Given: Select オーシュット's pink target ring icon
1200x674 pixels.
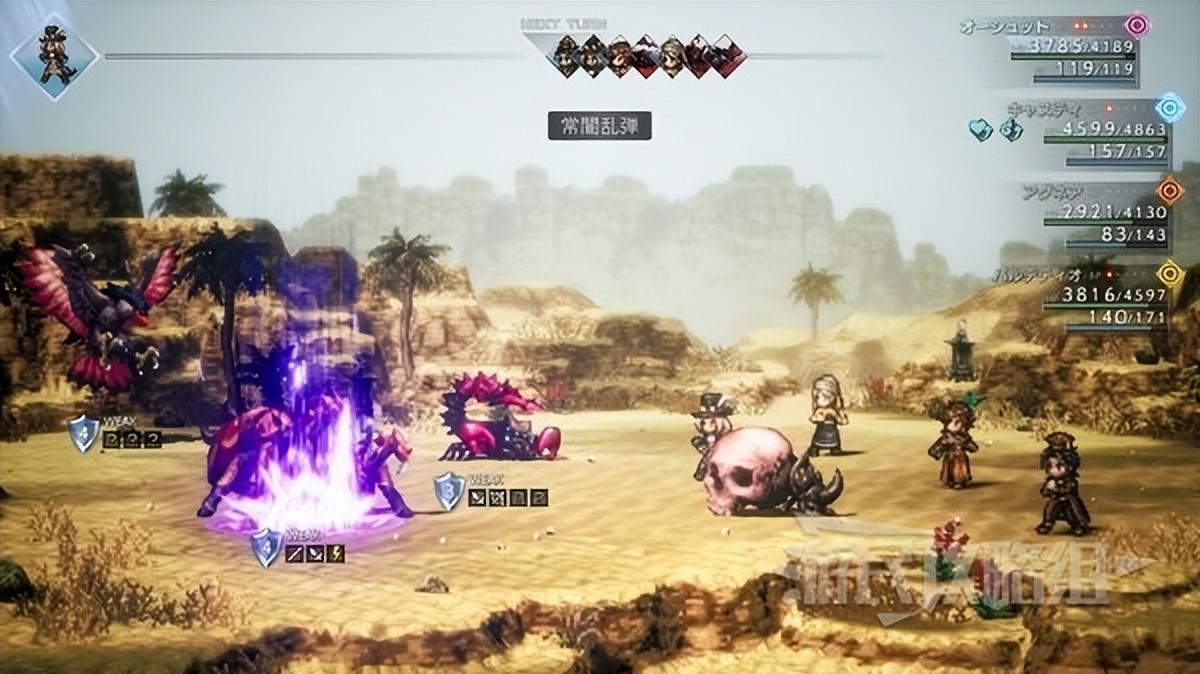Looking at the screenshot, I should click(x=1136, y=25).
